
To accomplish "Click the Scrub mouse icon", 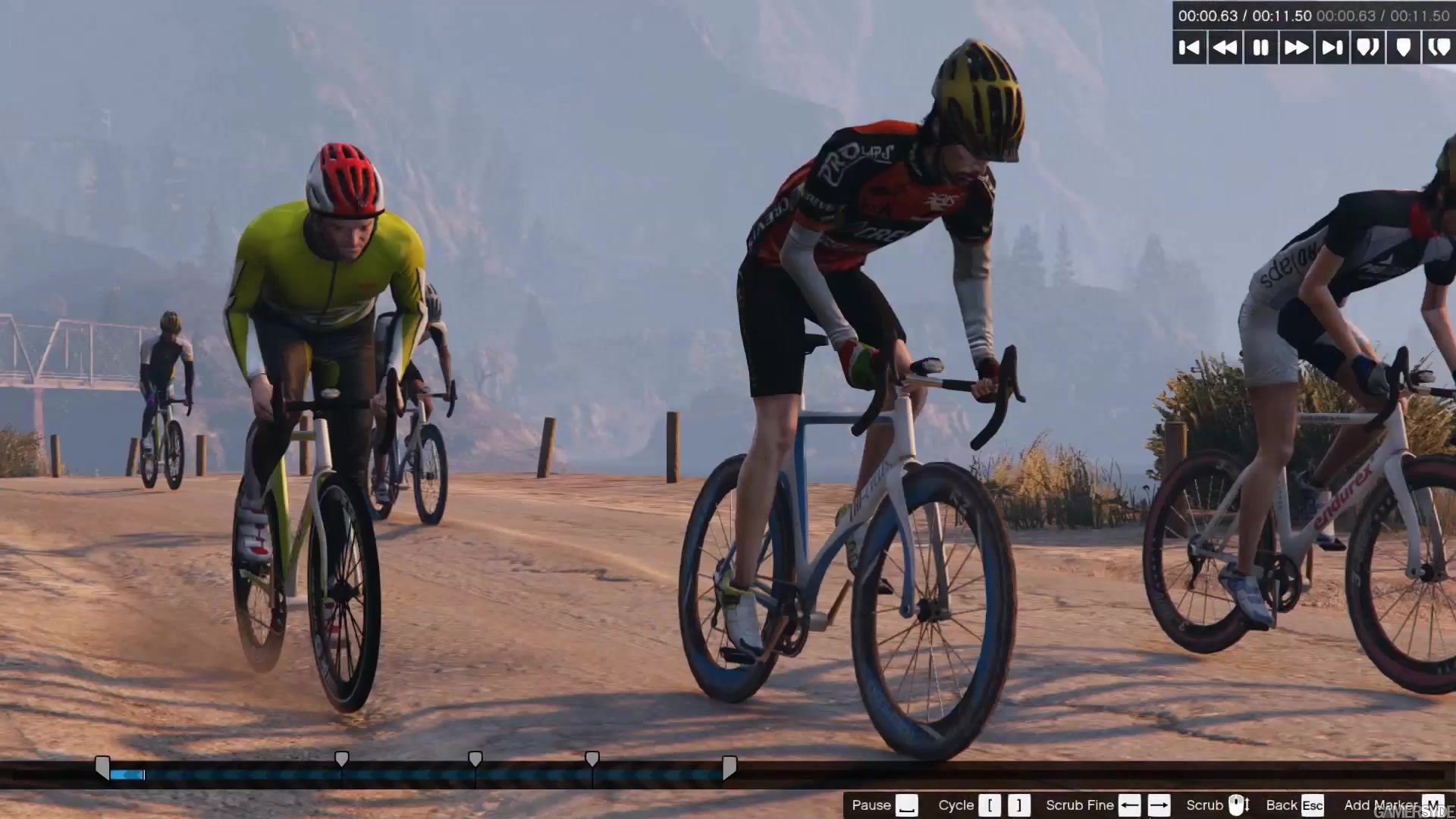I will pyautogui.click(x=1238, y=804).
